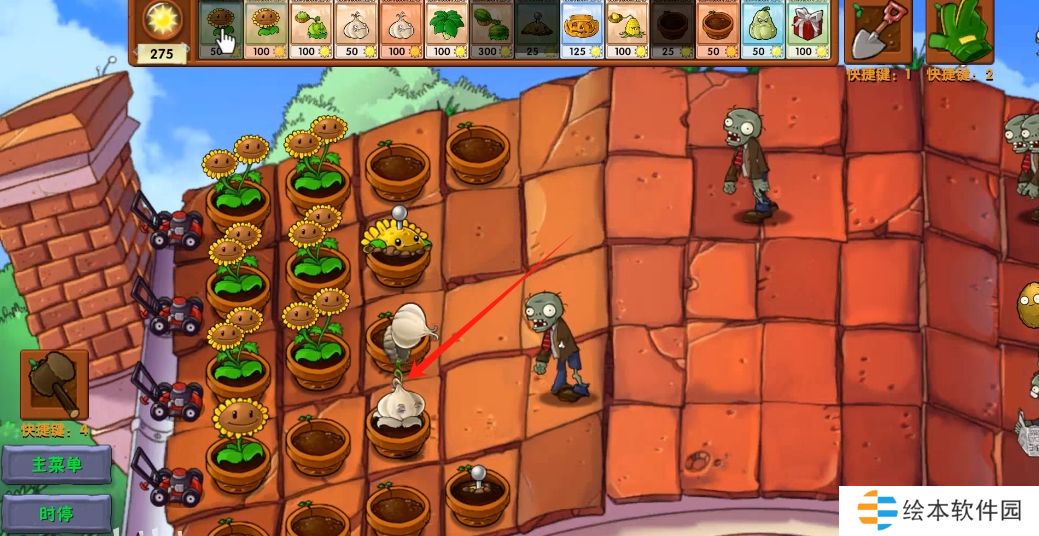Pick the squash seed packet

(x=760, y=30)
